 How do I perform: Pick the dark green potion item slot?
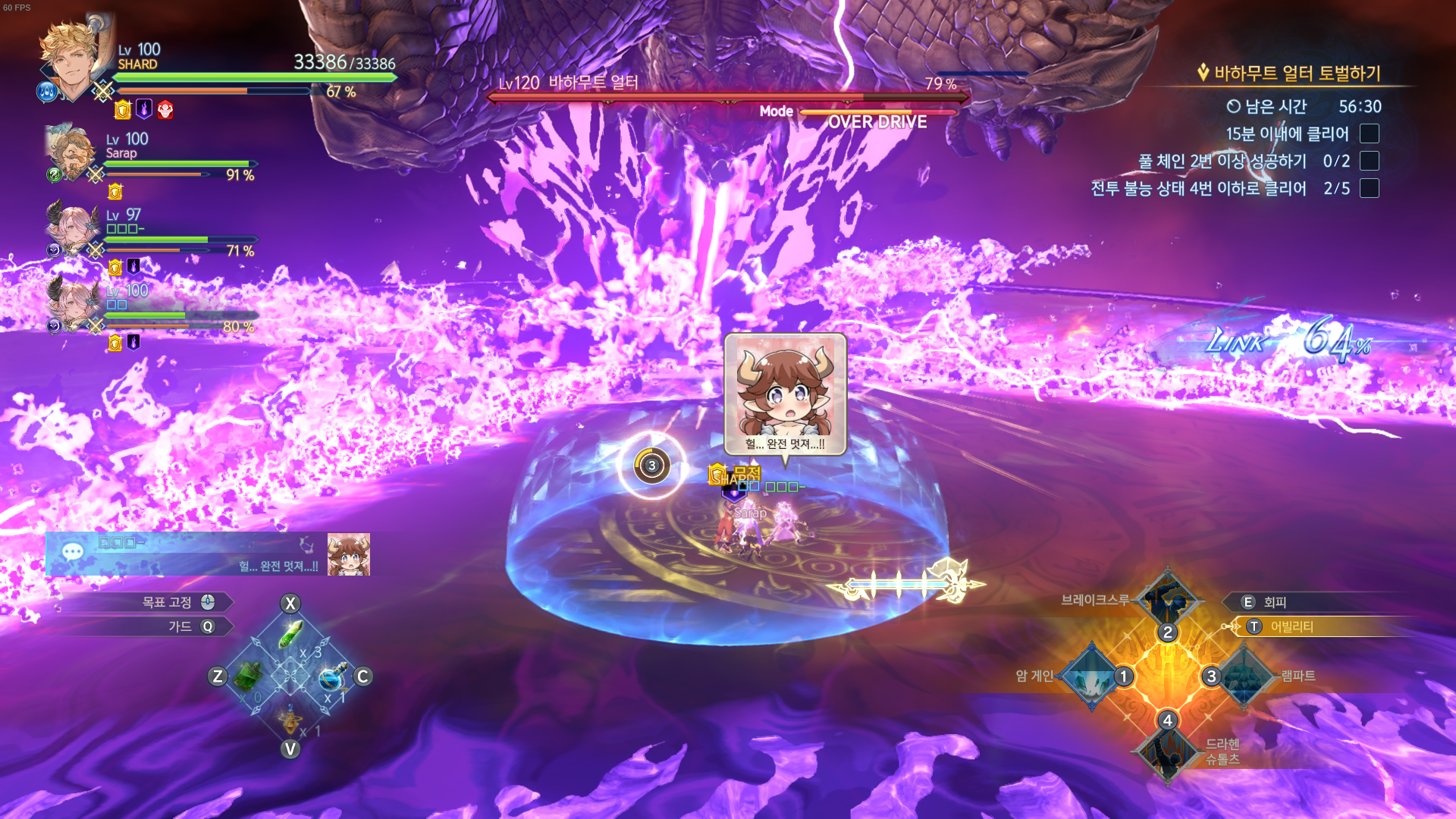[x=248, y=676]
